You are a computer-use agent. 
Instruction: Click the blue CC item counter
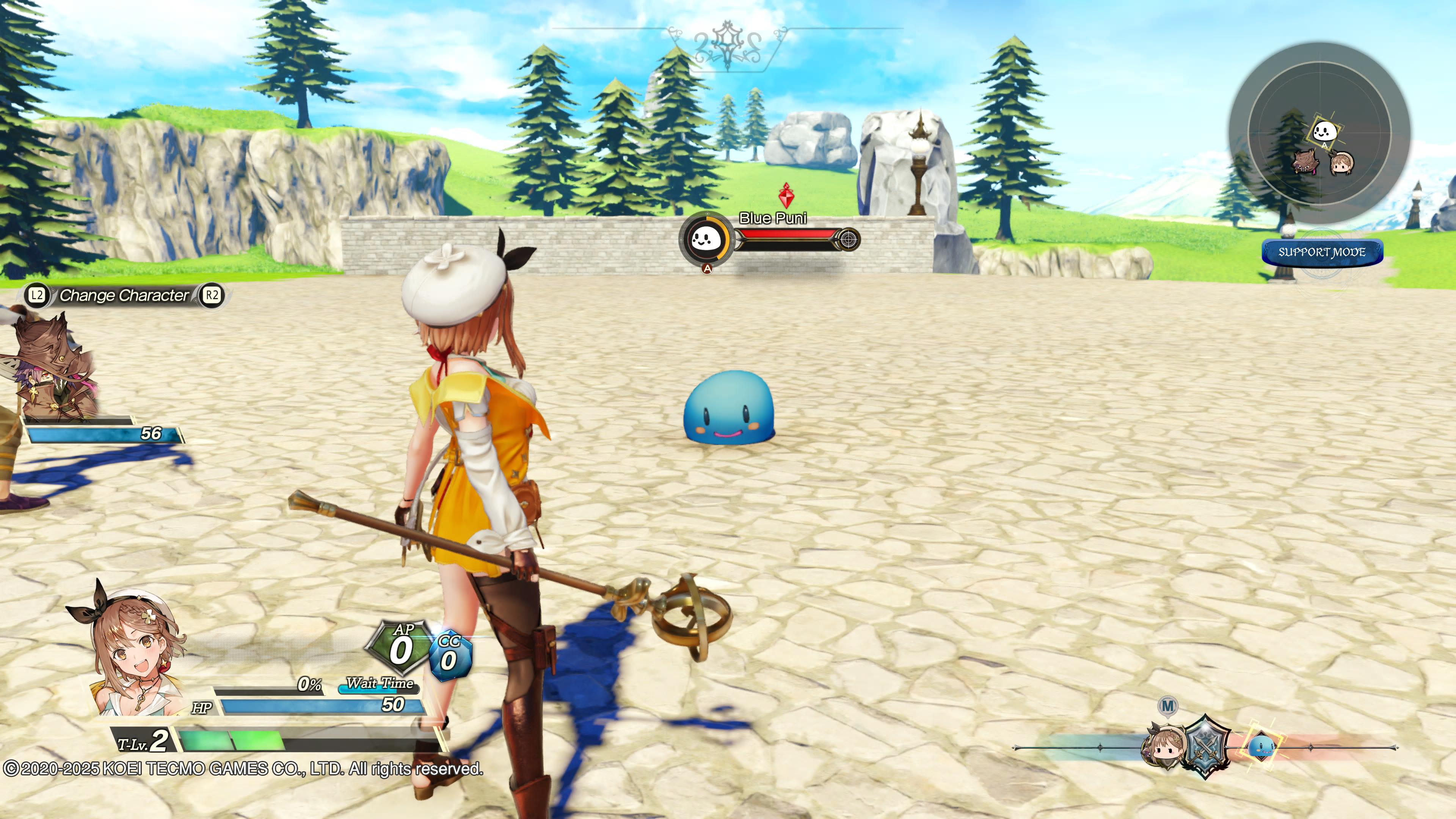click(450, 657)
